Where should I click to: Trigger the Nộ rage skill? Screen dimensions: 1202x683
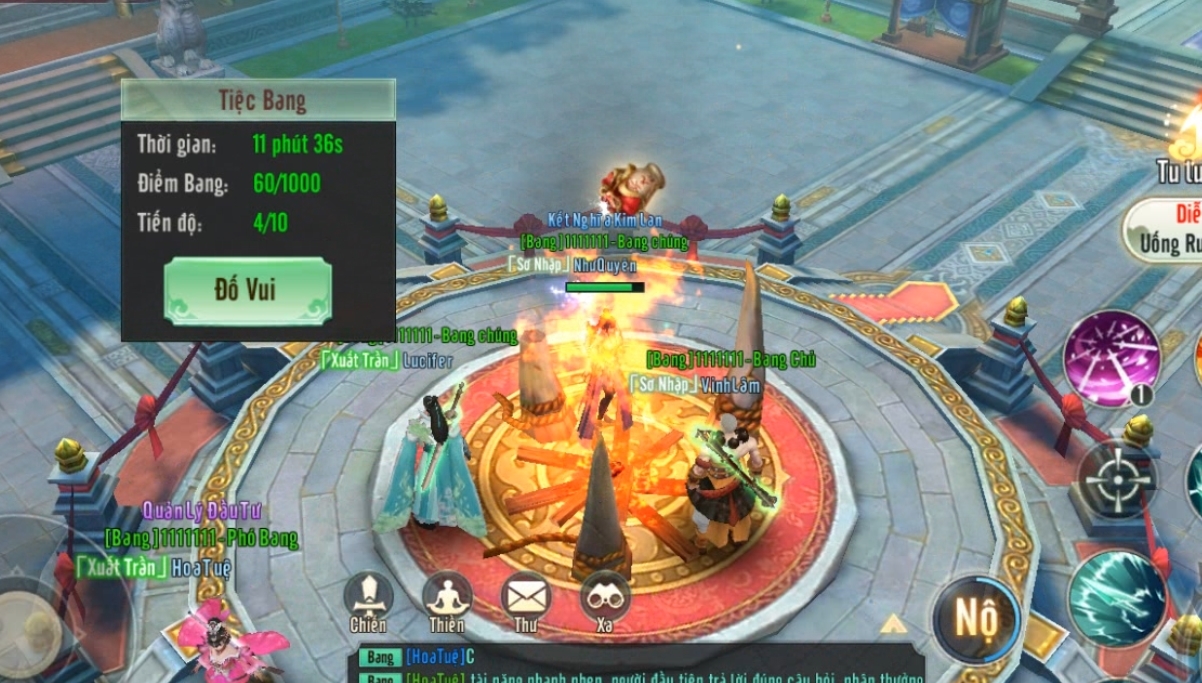(x=975, y=619)
